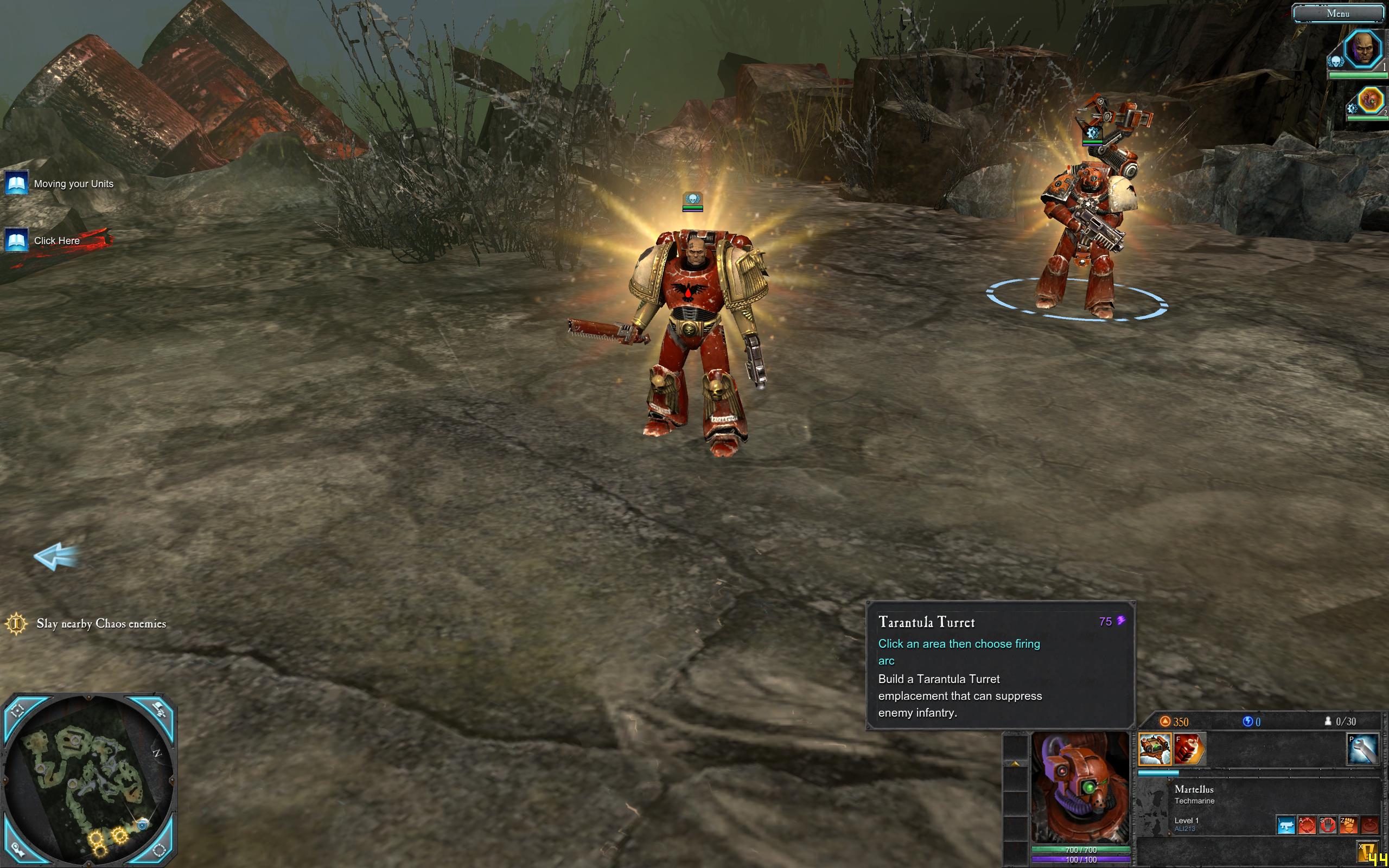Activate the wrench repair ability

[1362, 749]
